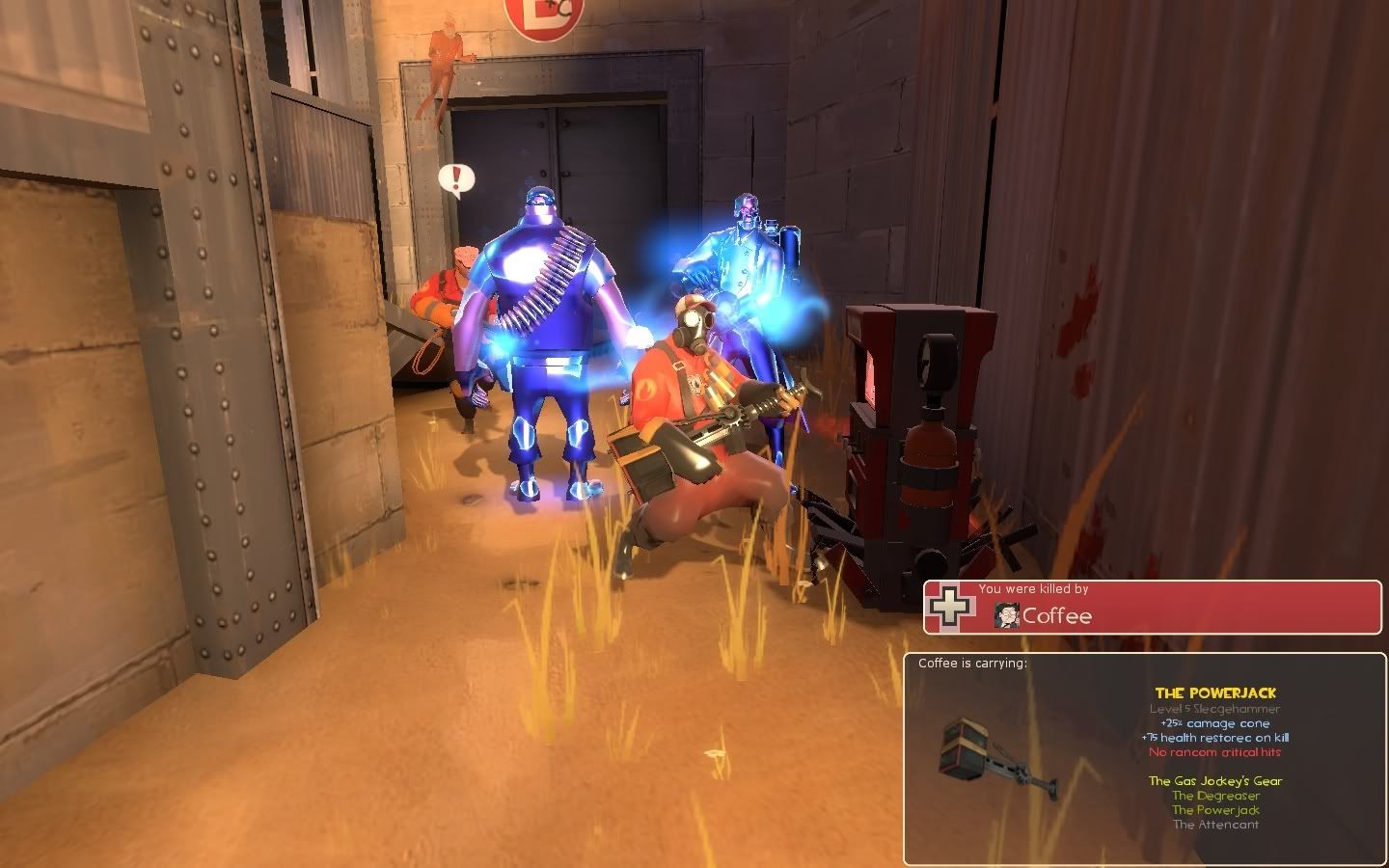Click the killer name Coffee

coord(1057,616)
